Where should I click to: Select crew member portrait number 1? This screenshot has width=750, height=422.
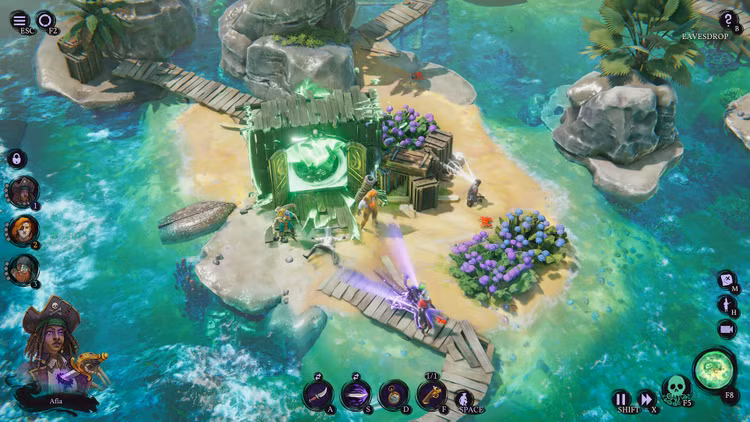22,191
